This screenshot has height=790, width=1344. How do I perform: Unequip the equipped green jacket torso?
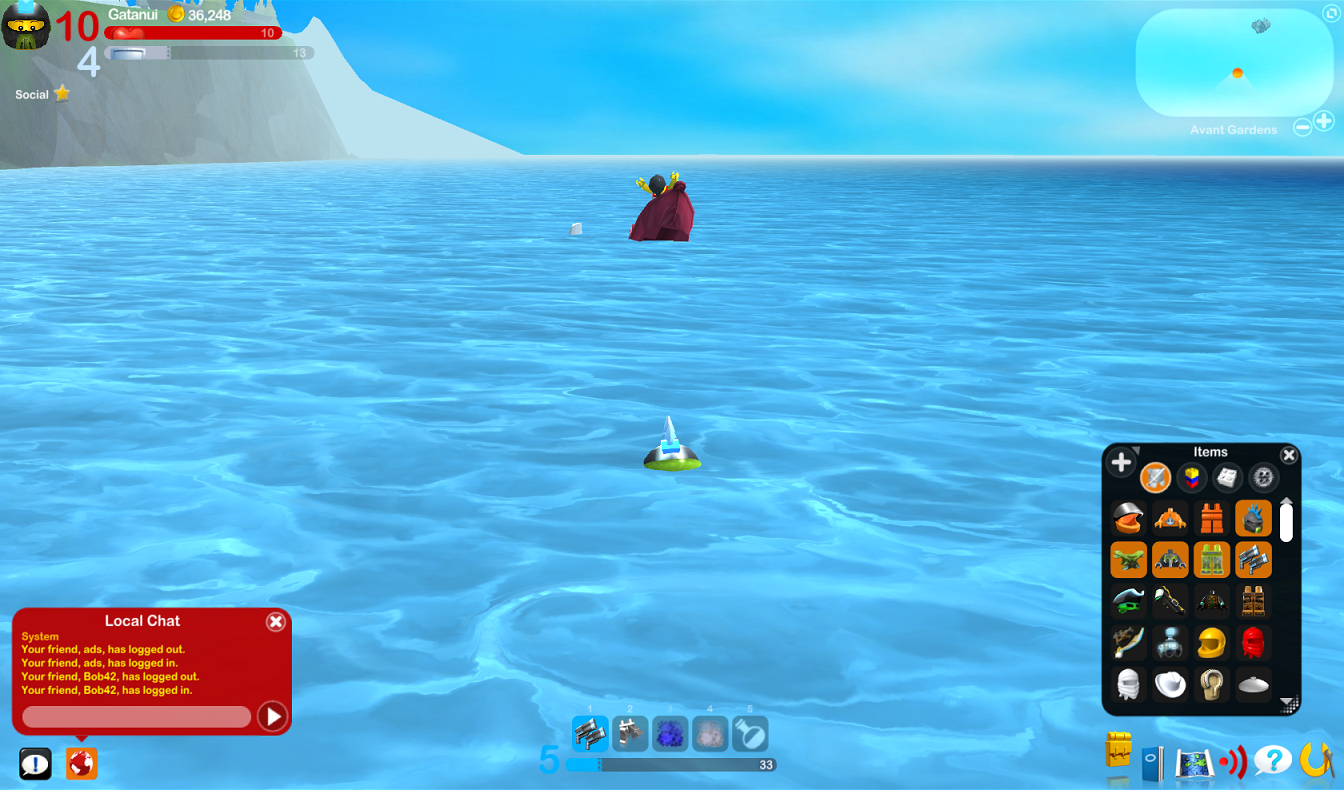pyautogui.click(x=1170, y=559)
